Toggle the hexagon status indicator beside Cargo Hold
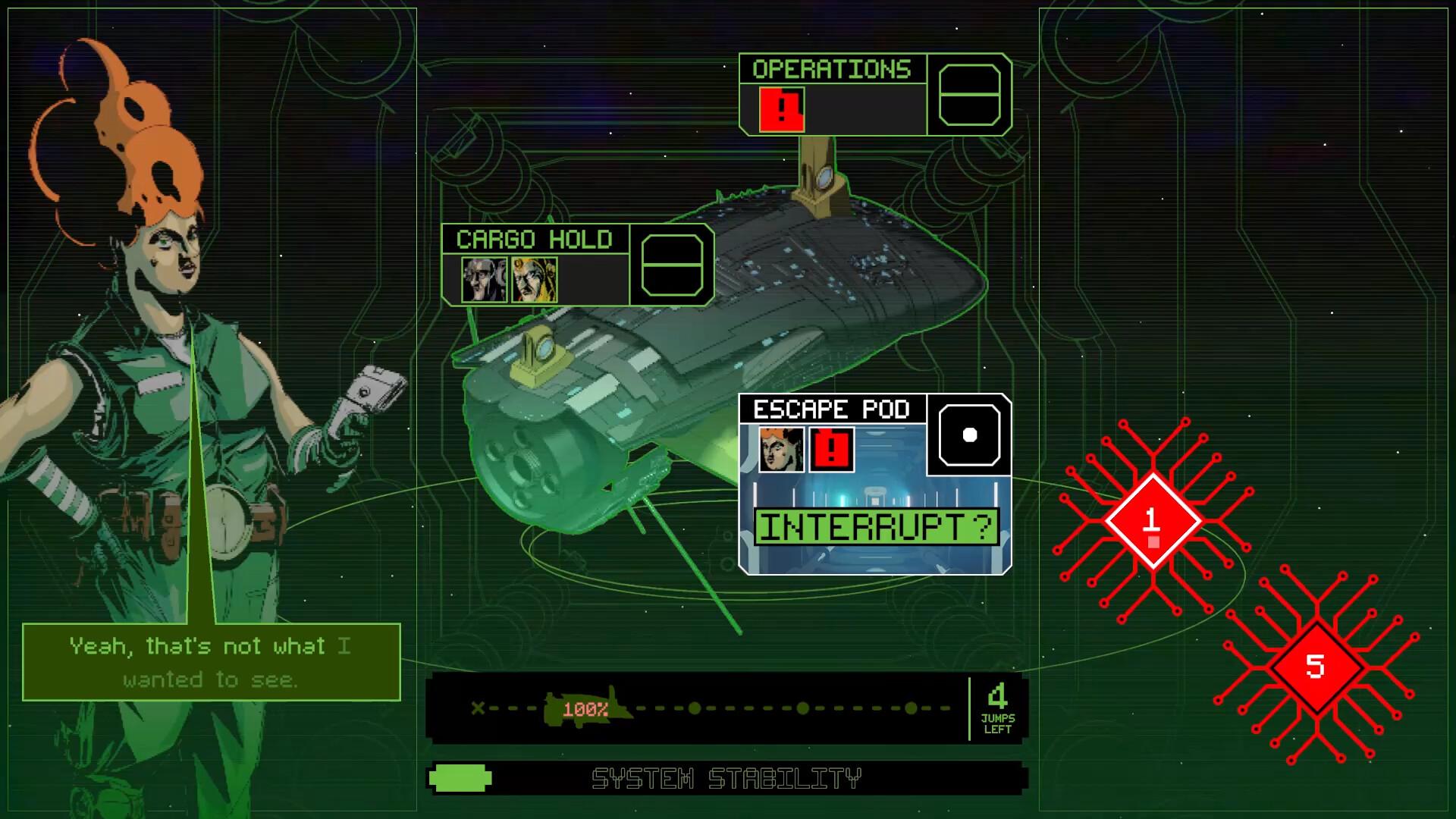Viewport: 1456px width, 819px height. tap(671, 265)
